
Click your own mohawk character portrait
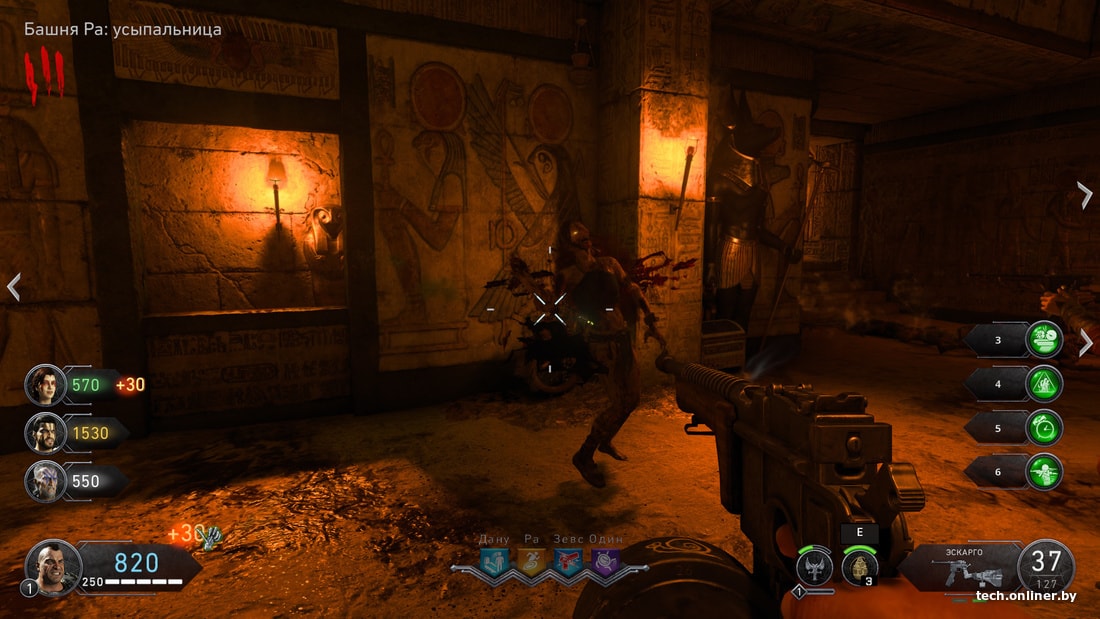pos(52,567)
